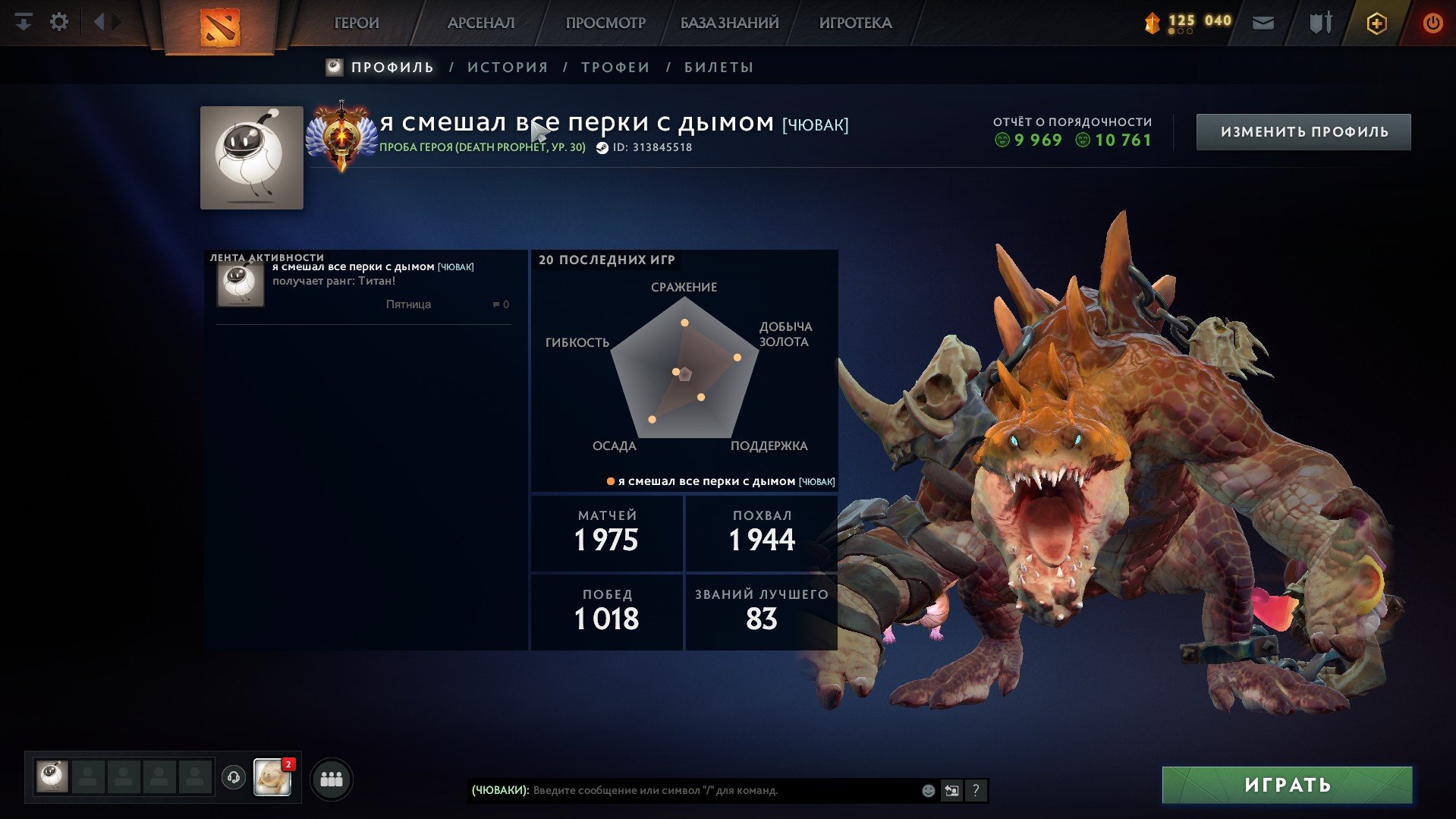Click the ИЗМЕНИТЬ ПРОФИЛЬ button
The image size is (1456, 819).
pyautogui.click(x=1302, y=131)
